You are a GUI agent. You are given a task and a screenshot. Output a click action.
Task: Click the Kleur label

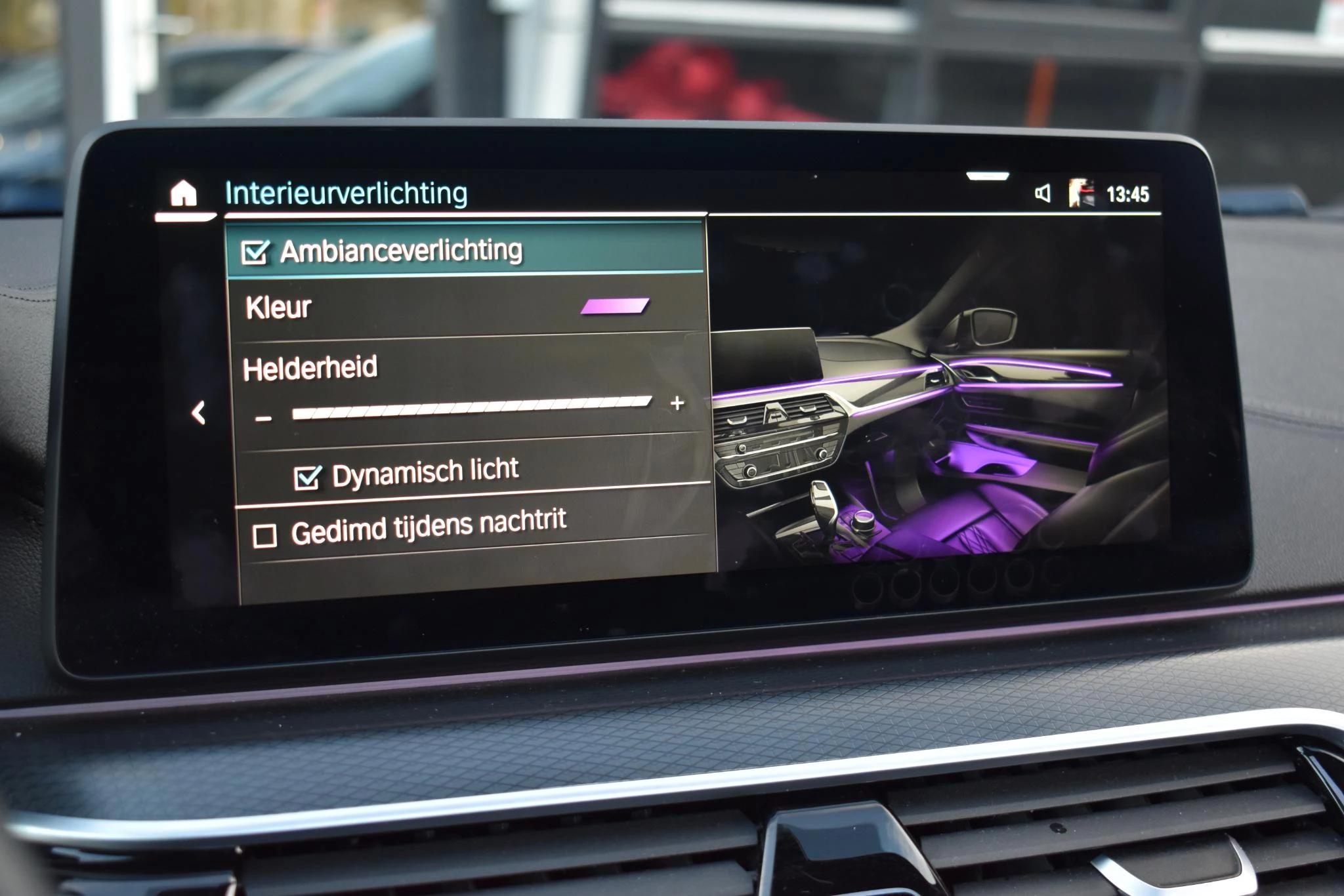coord(278,308)
